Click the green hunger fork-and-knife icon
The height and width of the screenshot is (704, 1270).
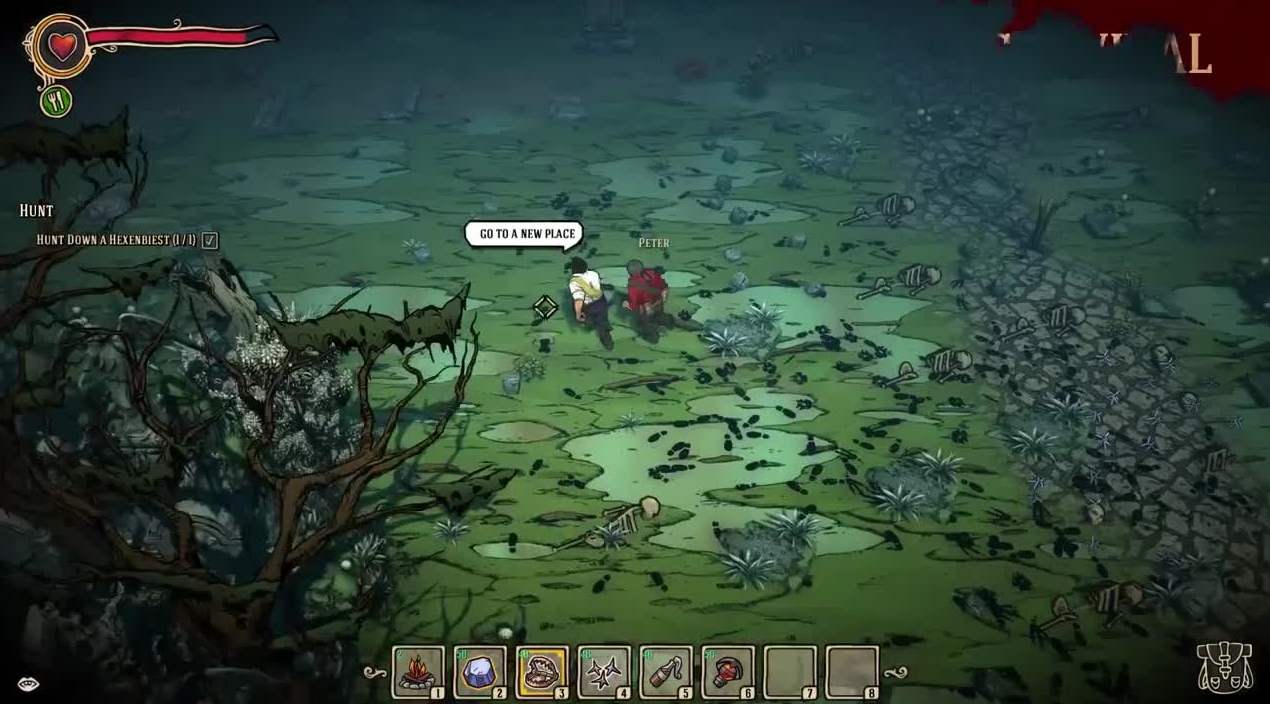click(x=56, y=101)
